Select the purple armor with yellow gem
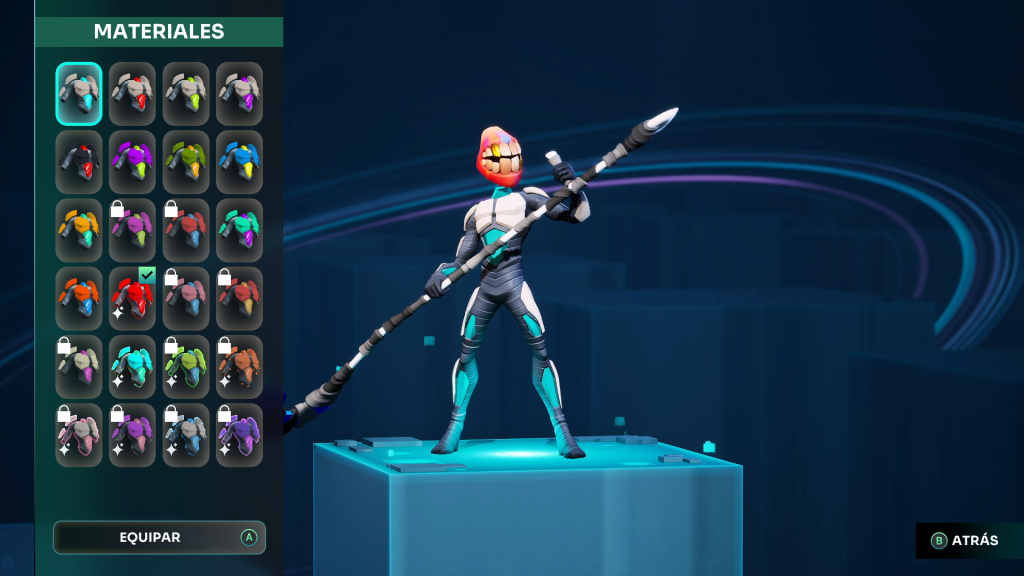 (133, 162)
